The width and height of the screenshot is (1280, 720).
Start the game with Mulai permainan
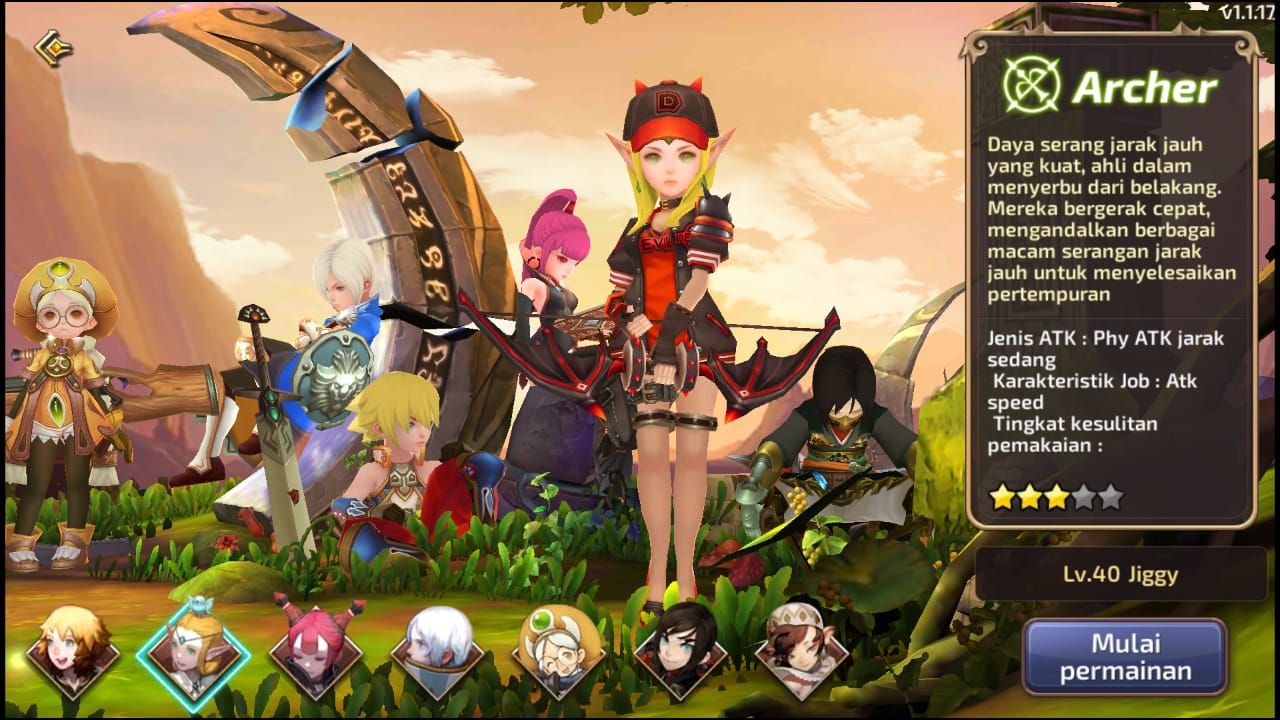[1125, 656]
